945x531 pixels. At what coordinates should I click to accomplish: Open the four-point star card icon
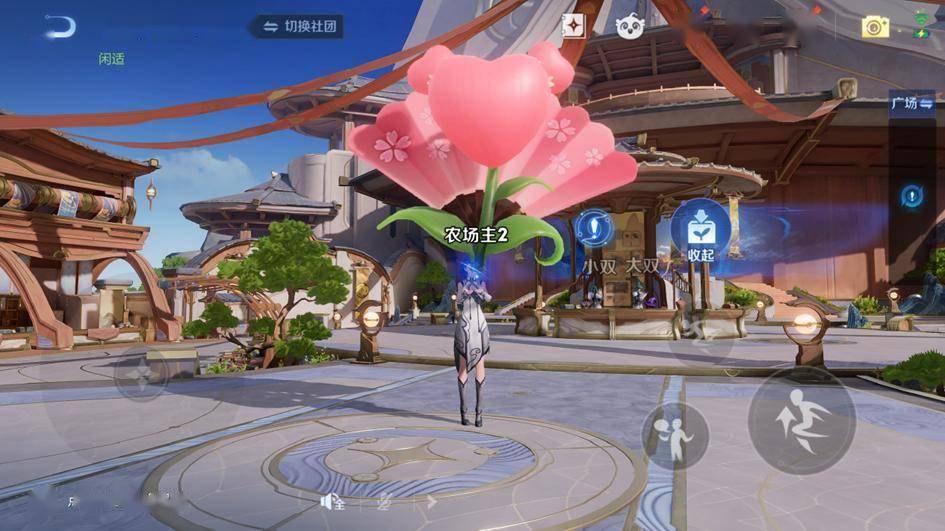pos(573,26)
